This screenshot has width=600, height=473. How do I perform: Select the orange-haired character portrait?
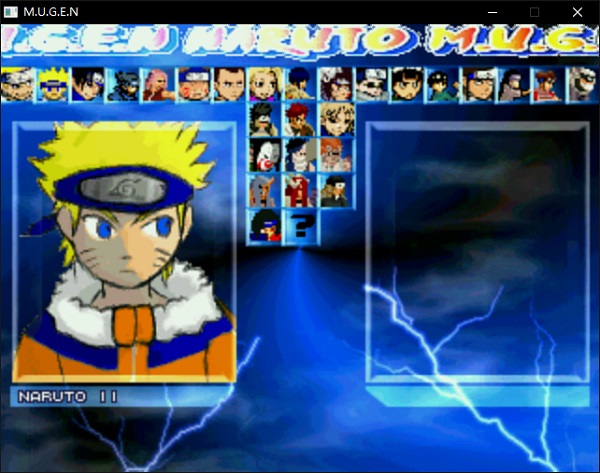pyautogui.click(x=334, y=155)
